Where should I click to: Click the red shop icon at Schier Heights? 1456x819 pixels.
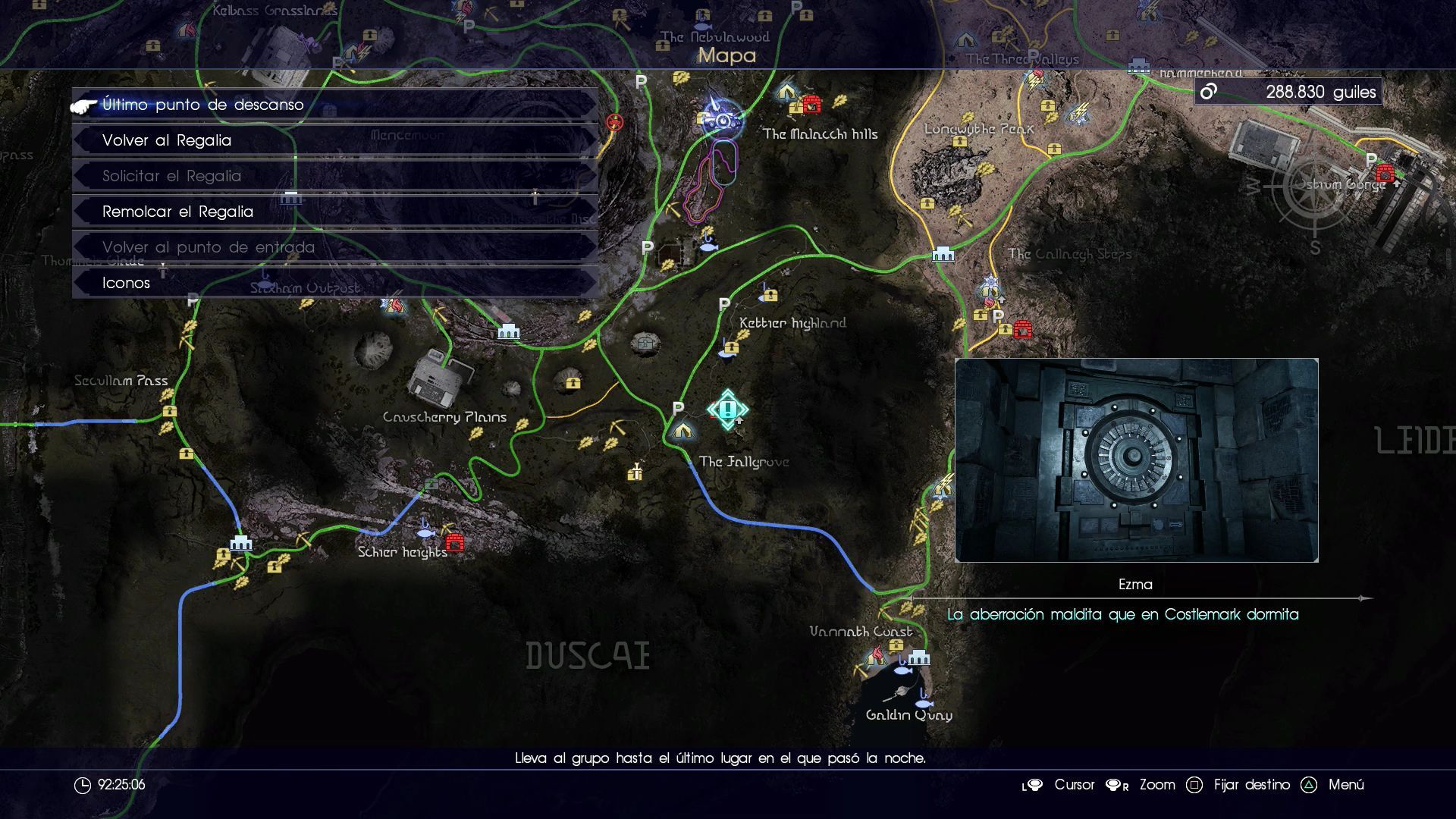click(x=455, y=543)
